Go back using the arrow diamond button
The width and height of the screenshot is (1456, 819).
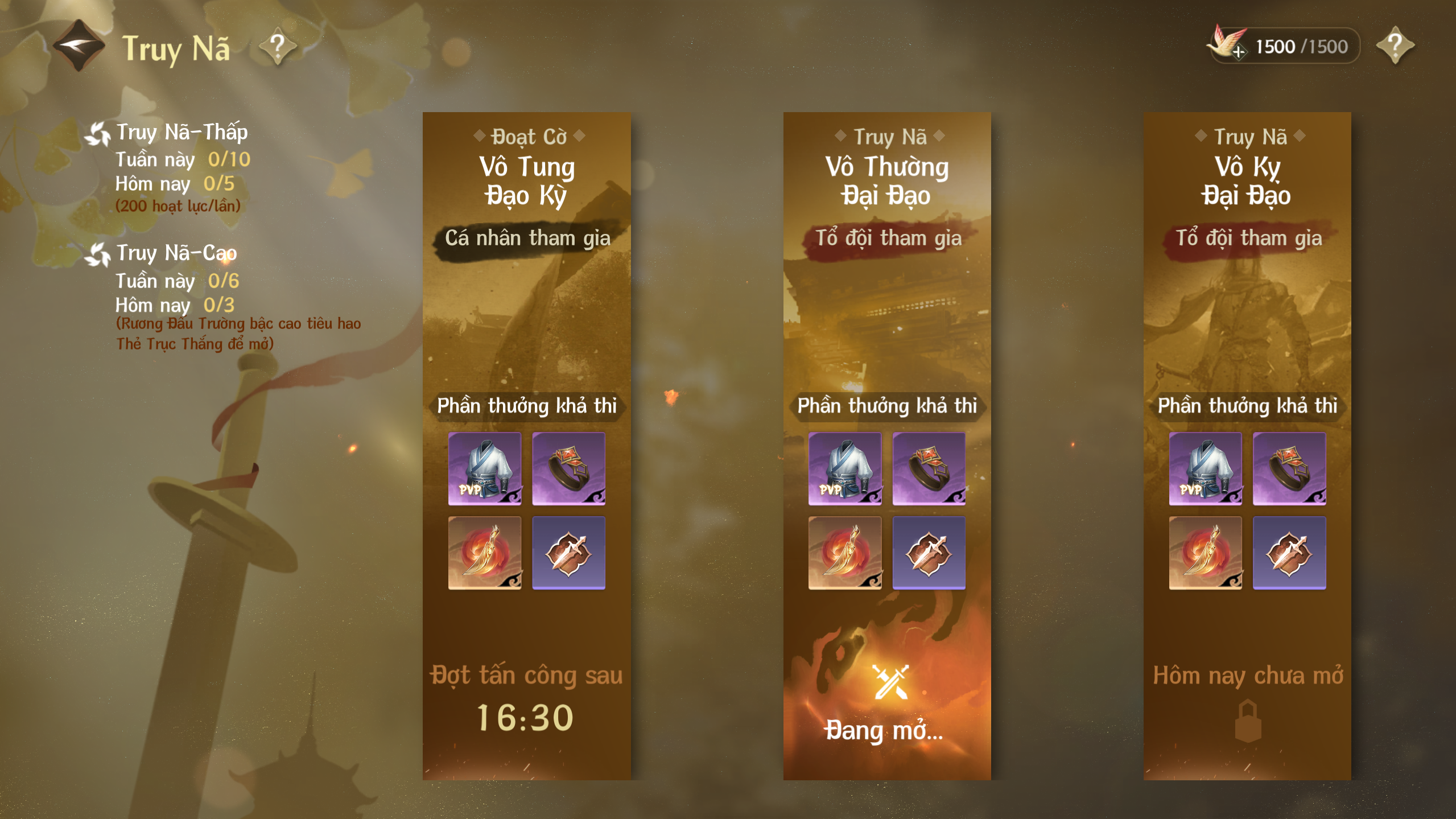click(79, 46)
